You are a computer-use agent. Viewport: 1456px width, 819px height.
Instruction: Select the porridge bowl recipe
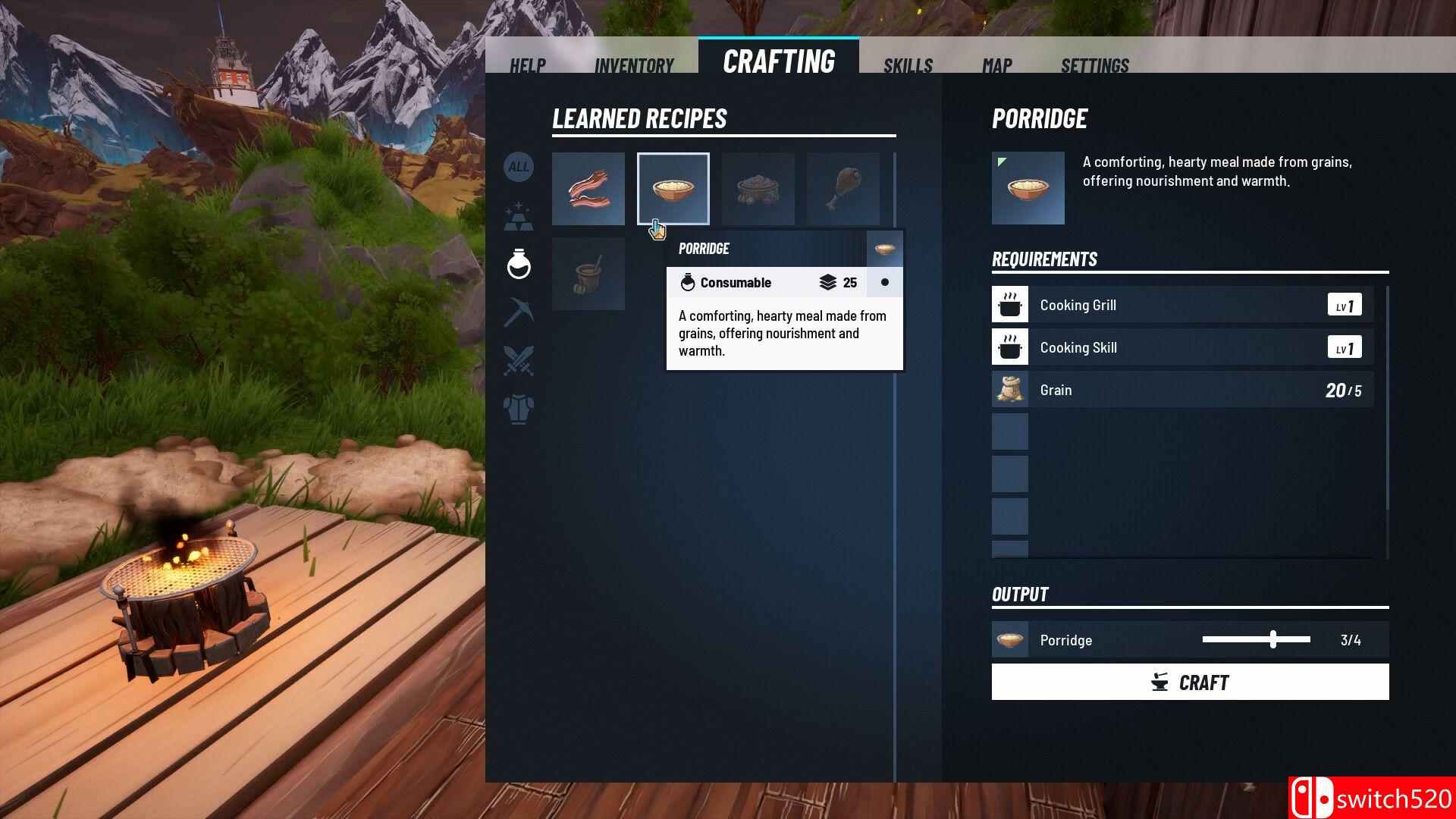pyautogui.click(x=673, y=189)
